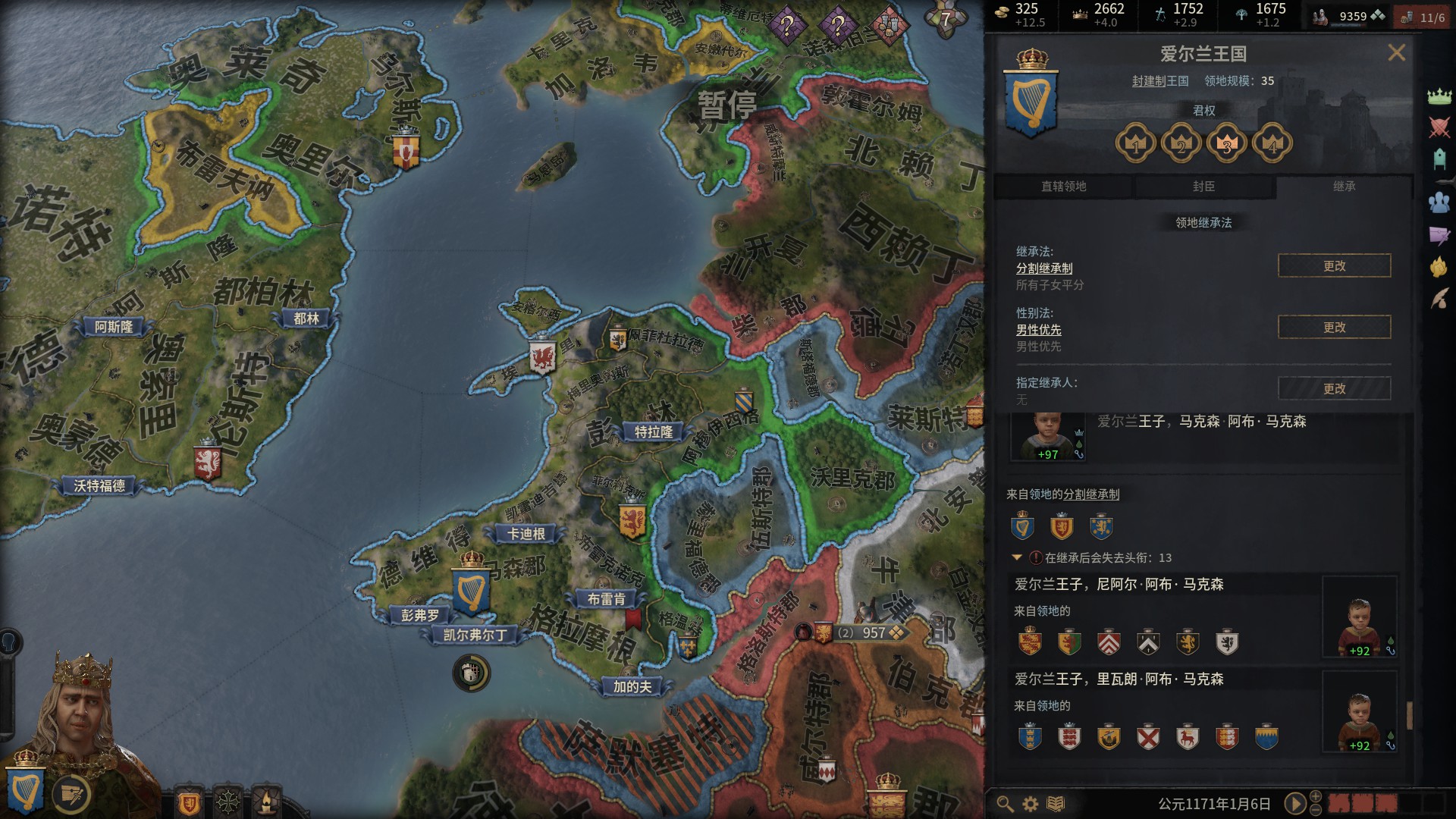The height and width of the screenshot is (819, 1456).
Task: Select crown authority level 1
Action: tap(1135, 143)
